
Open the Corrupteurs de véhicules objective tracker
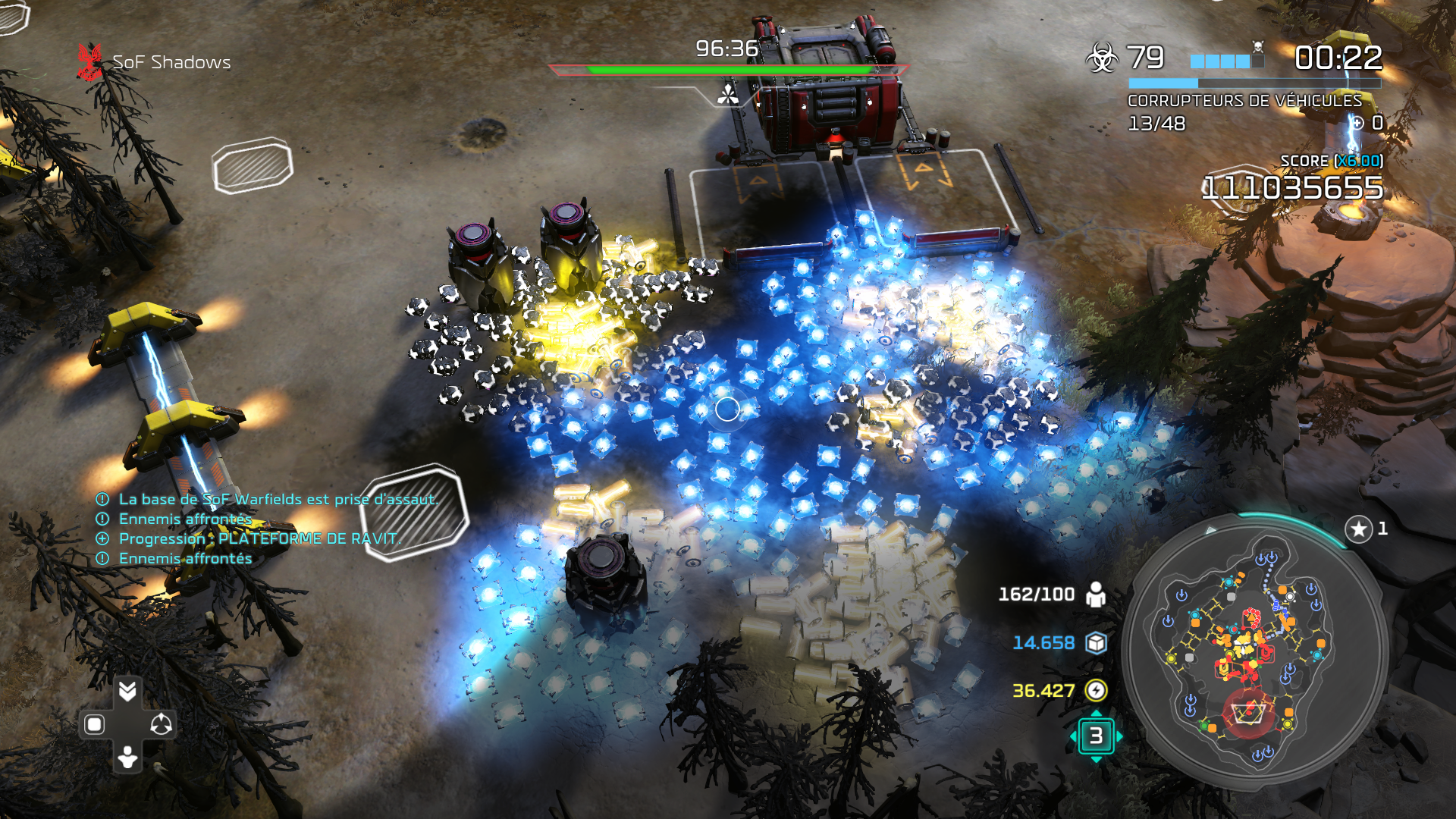[x=1244, y=101]
